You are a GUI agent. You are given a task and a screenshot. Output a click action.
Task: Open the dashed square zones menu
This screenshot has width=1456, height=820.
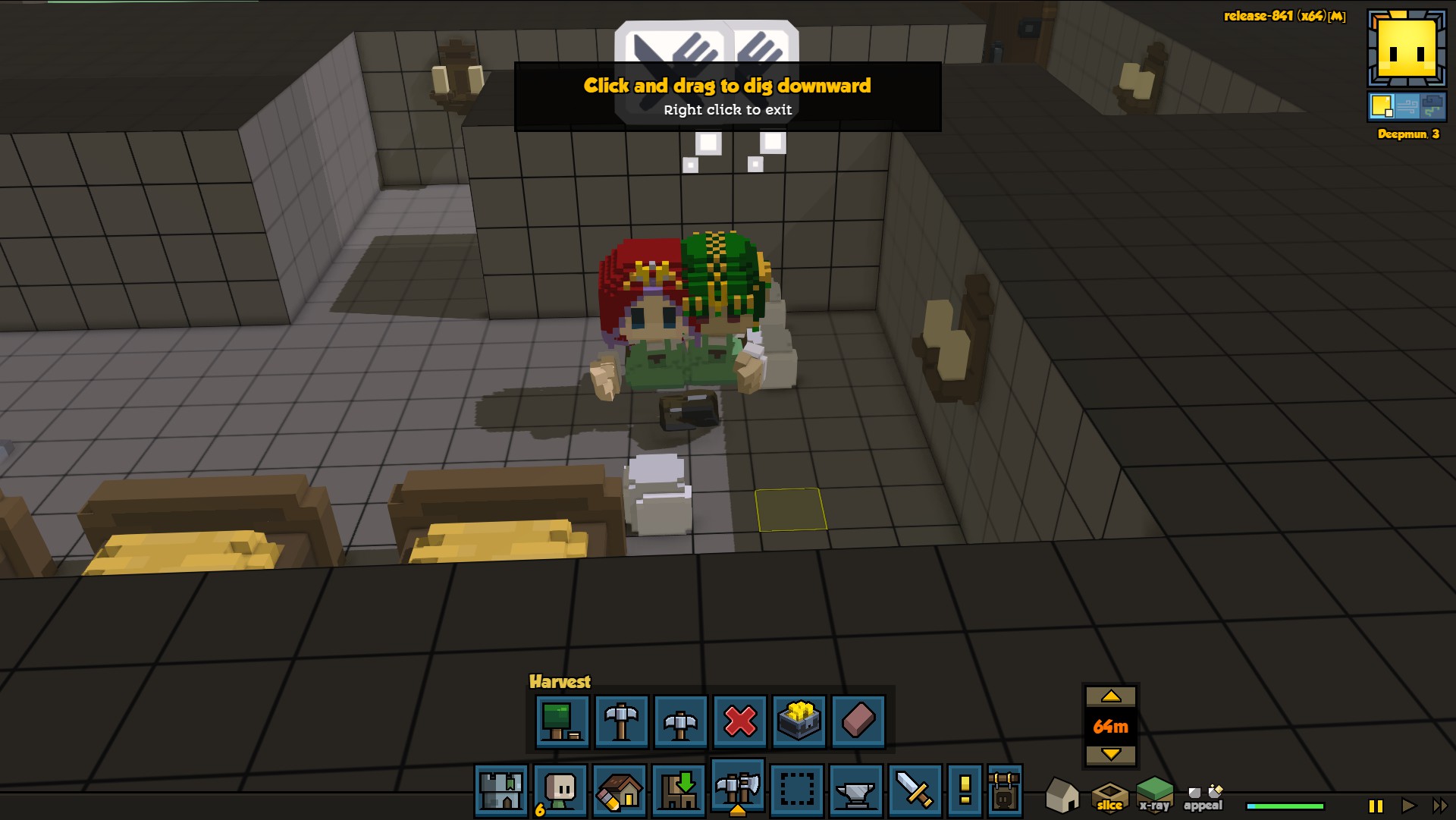(x=796, y=790)
